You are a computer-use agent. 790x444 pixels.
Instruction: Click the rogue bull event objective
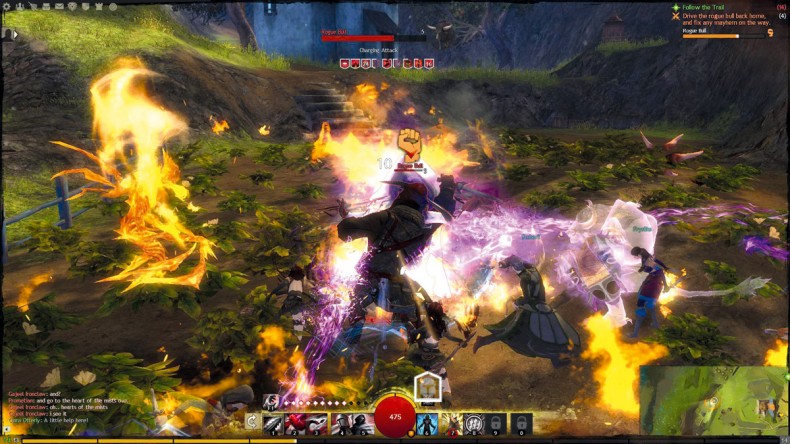pyautogui.click(x=730, y=20)
